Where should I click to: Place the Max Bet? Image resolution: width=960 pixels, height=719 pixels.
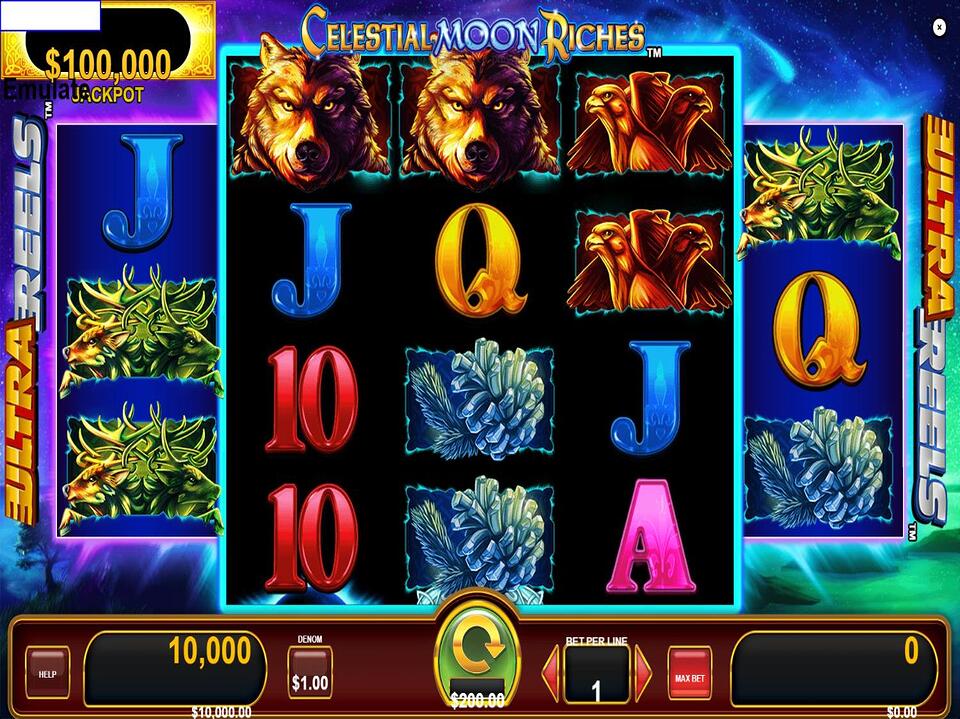coord(689,673)
